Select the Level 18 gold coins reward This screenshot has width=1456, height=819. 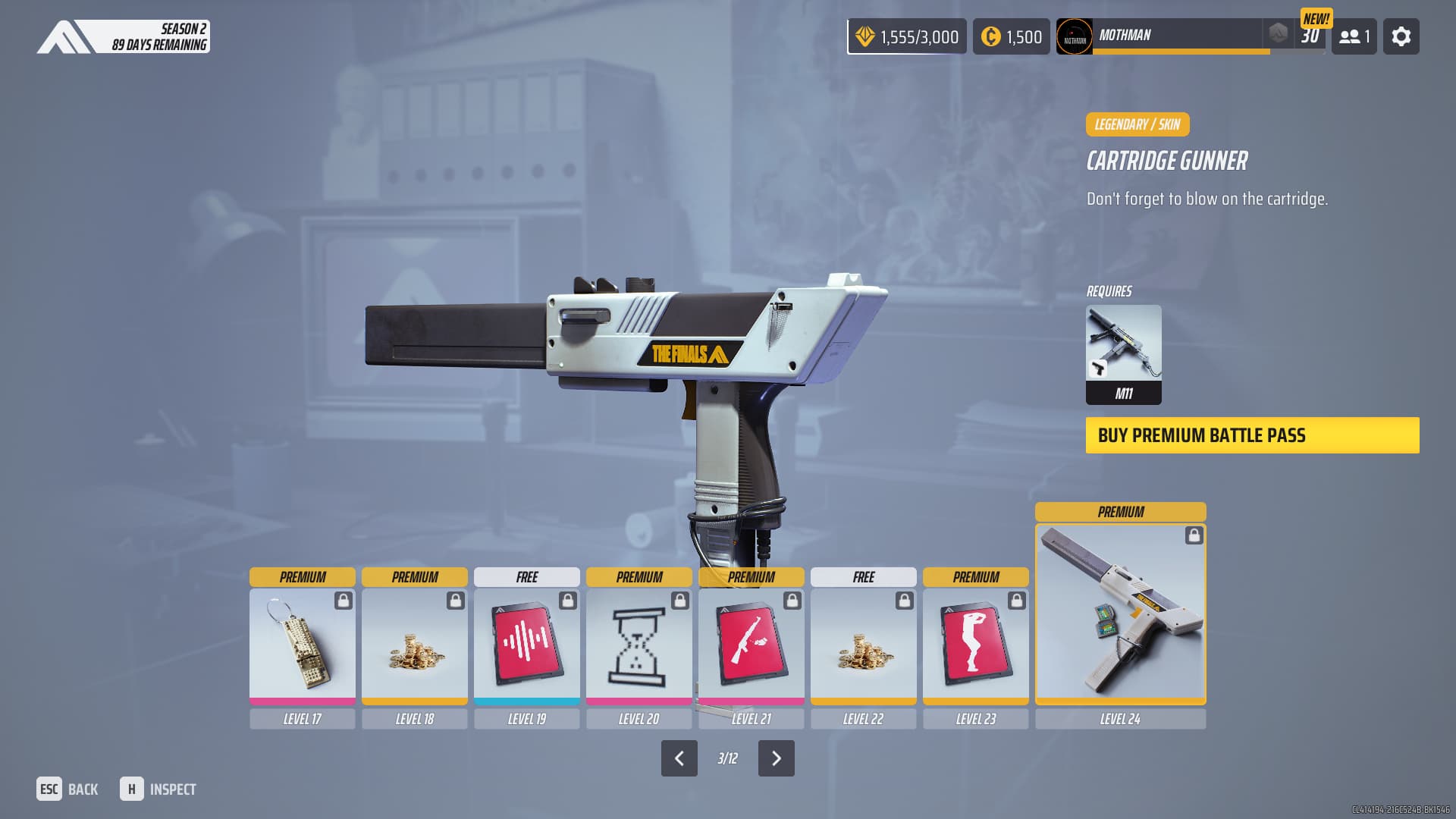point(414,646)
